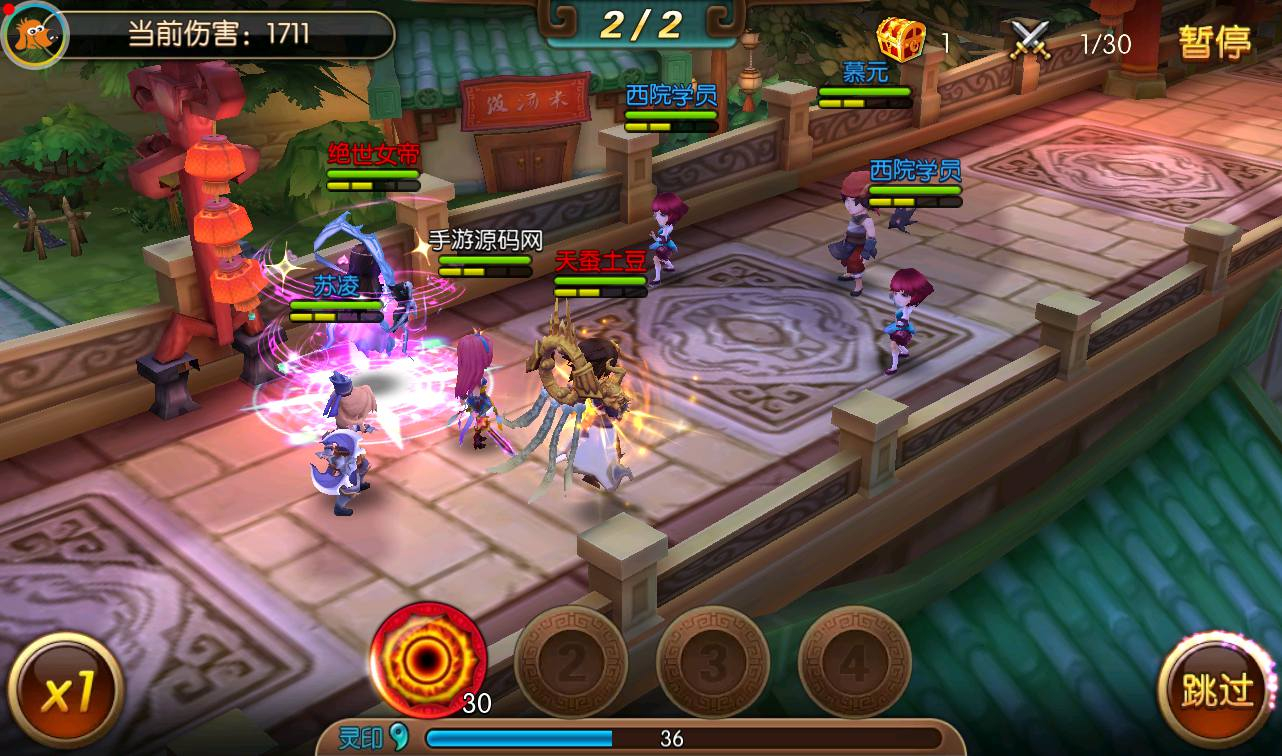Click the treasure chest loot icon
The width and height of the screenshot is (1282, 756).
(x=901, y=41)
